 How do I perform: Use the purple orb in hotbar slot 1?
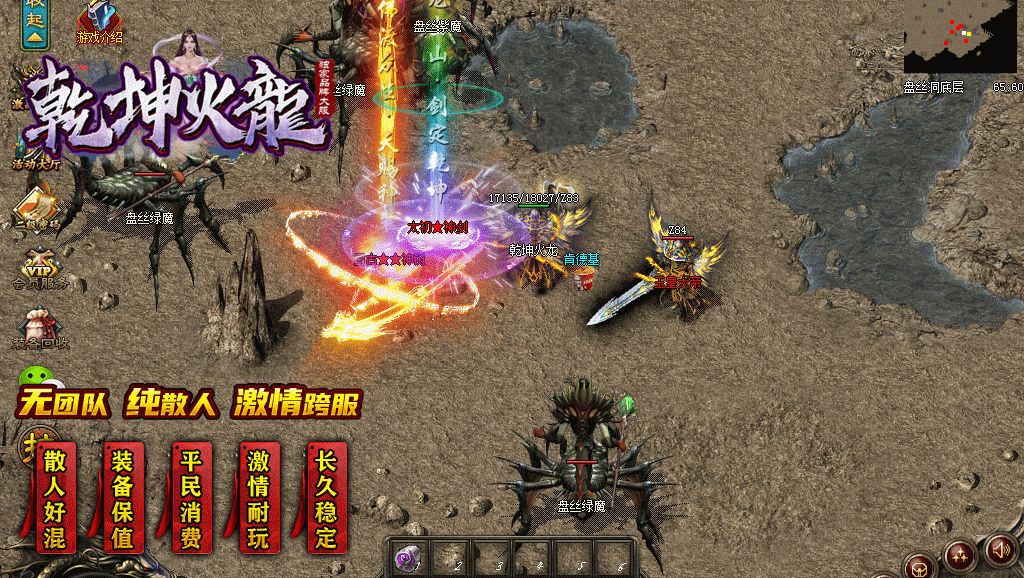pyautogui.click(x=406, y=559)
